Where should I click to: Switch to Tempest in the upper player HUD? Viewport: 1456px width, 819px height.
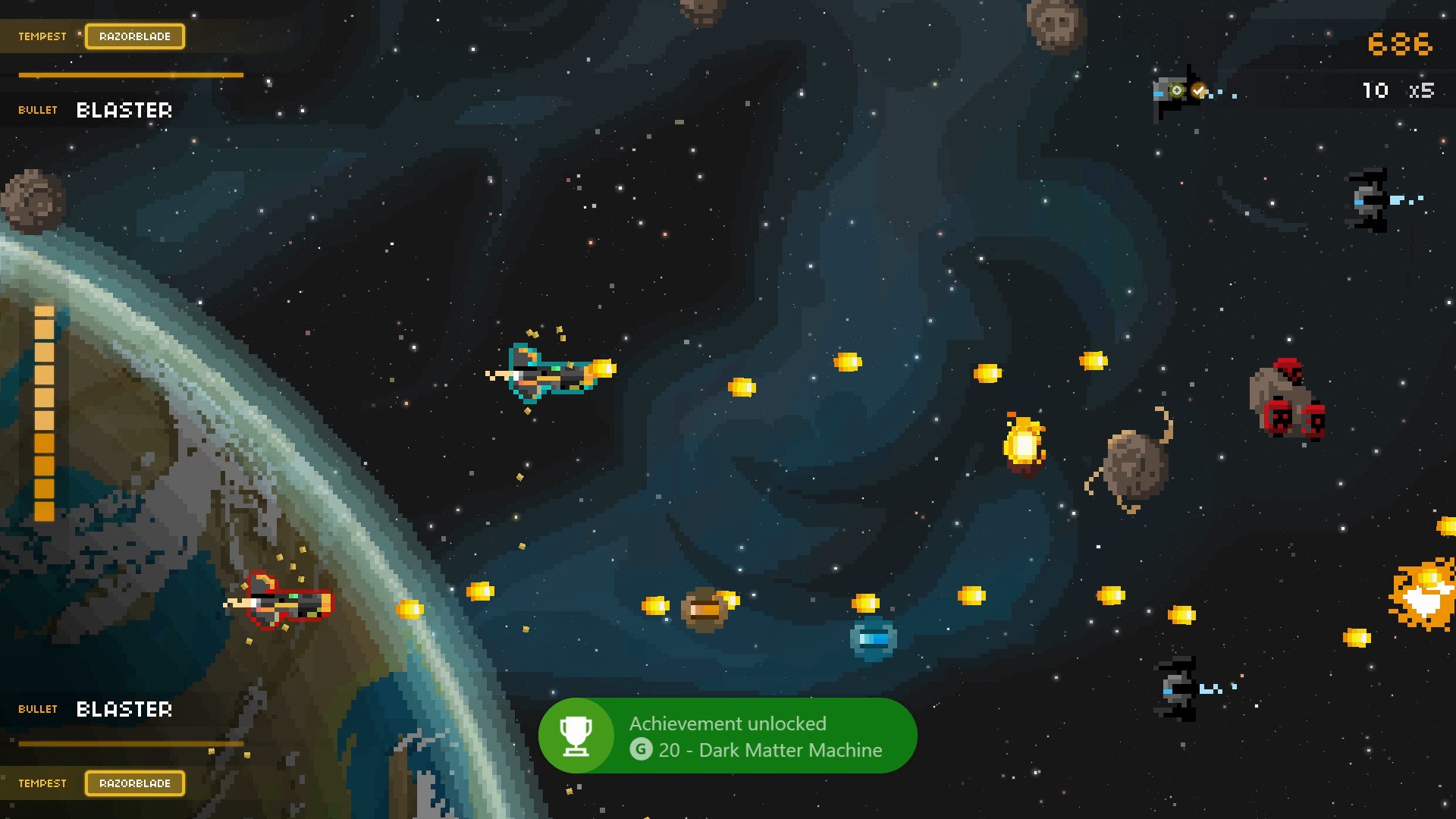42,36
